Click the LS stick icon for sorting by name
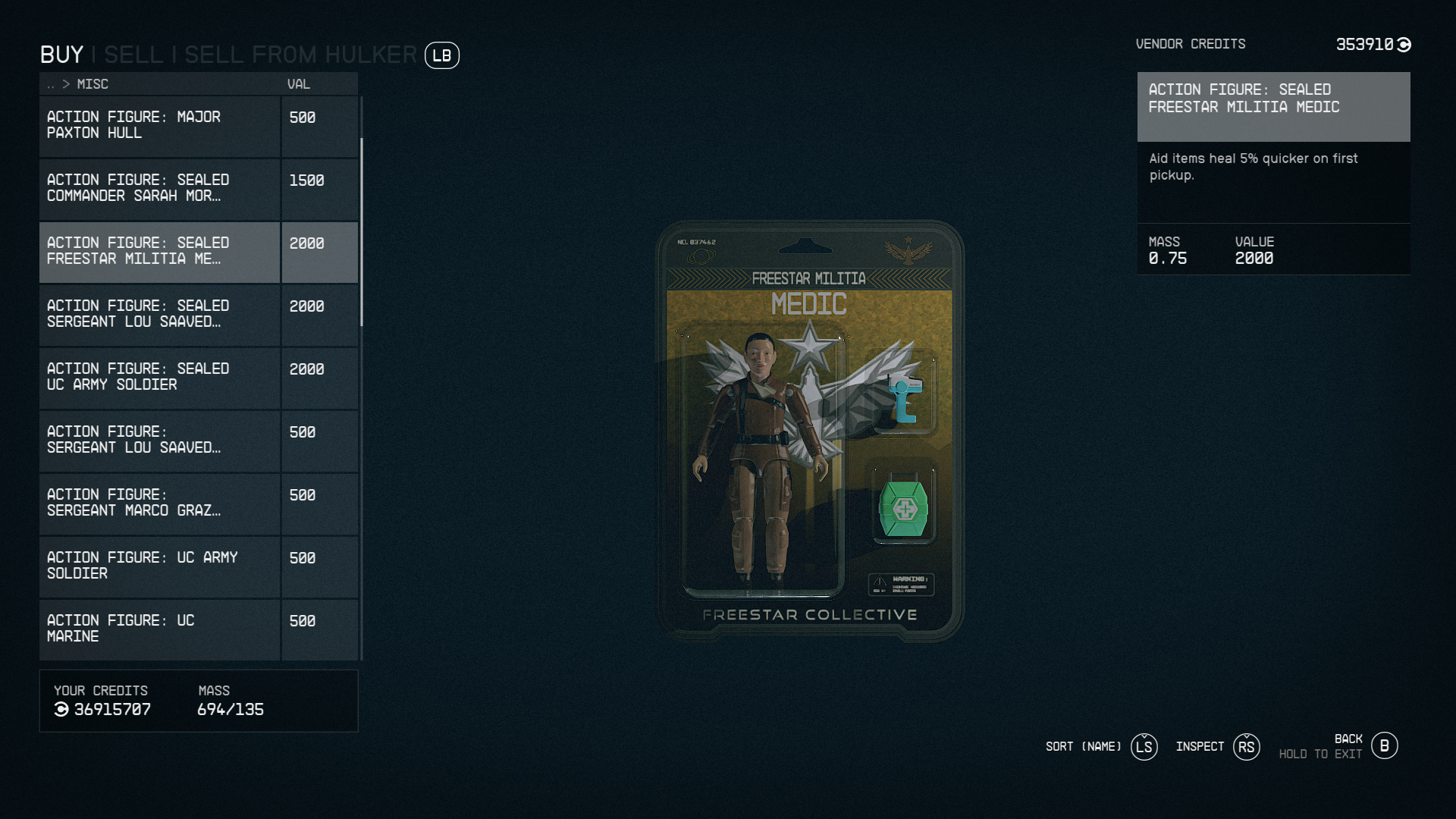 click(1144, 747)
